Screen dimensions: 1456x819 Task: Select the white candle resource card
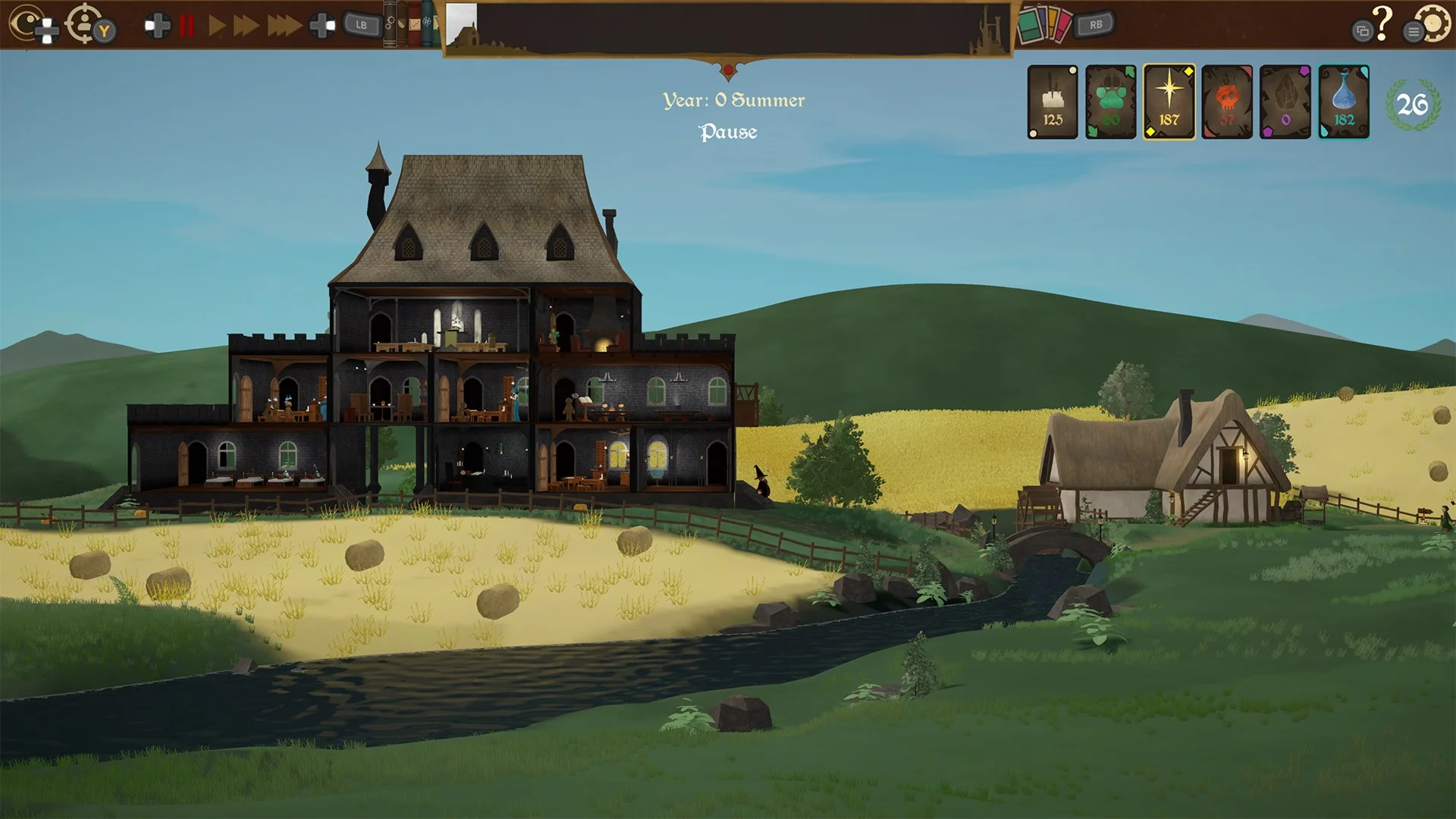click(1053, 102)
